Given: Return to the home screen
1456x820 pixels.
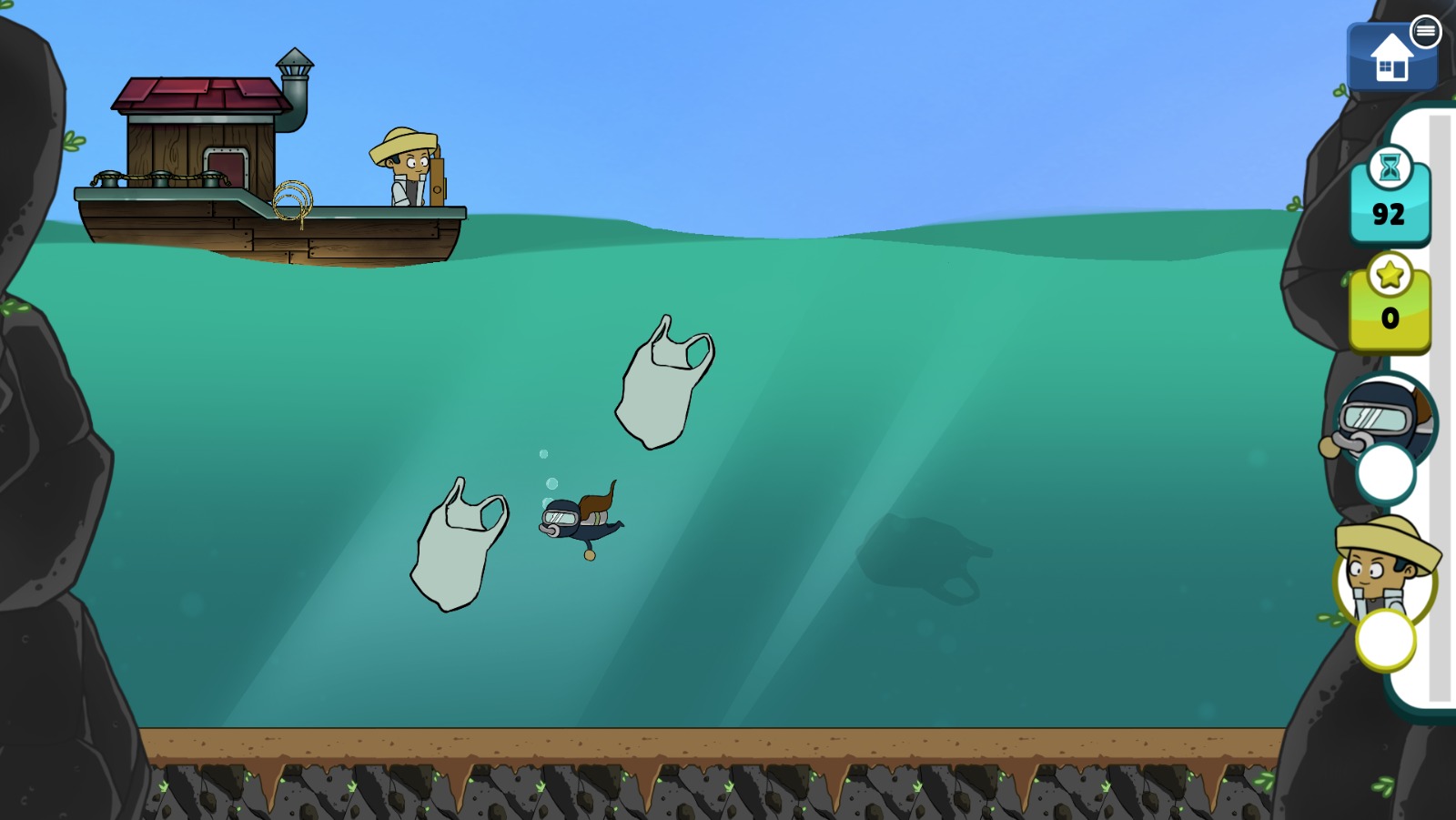Looking at the screenshot, I should tap(1390, 59).
